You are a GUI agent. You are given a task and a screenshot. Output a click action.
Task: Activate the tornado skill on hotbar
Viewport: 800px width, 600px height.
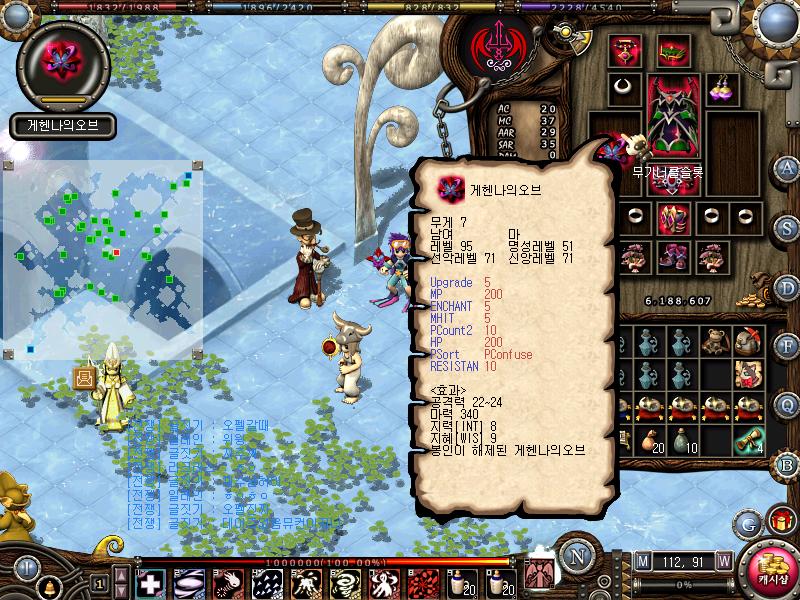coord(346,583)
